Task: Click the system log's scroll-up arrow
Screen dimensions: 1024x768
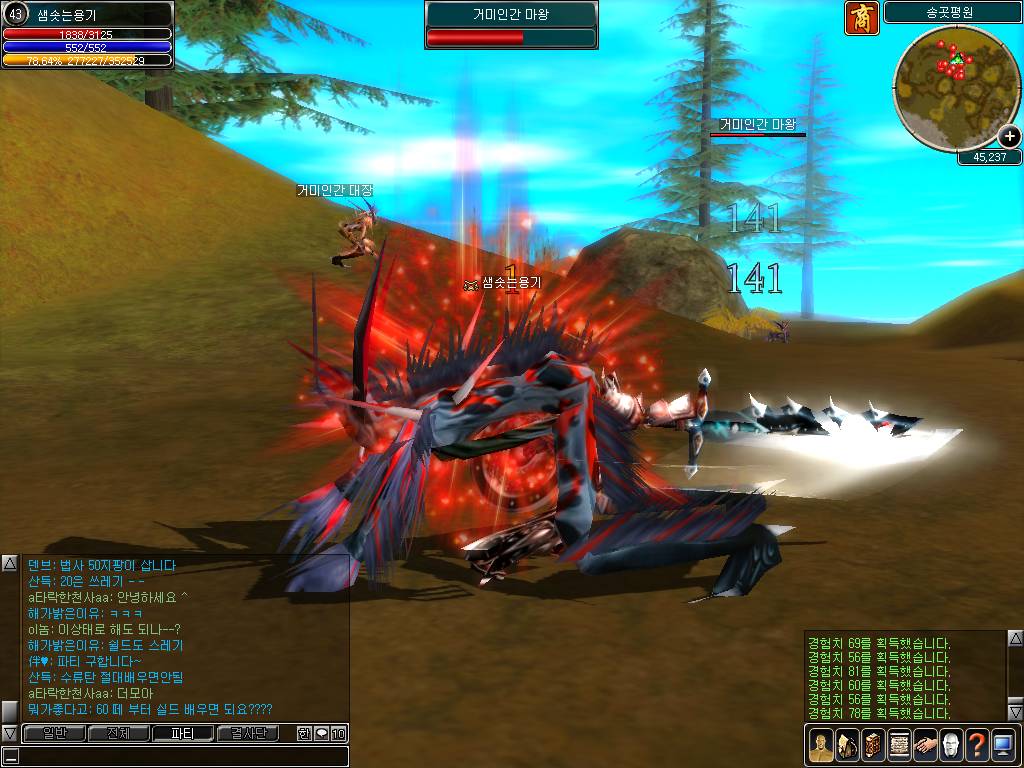Action: [1014, 638]
